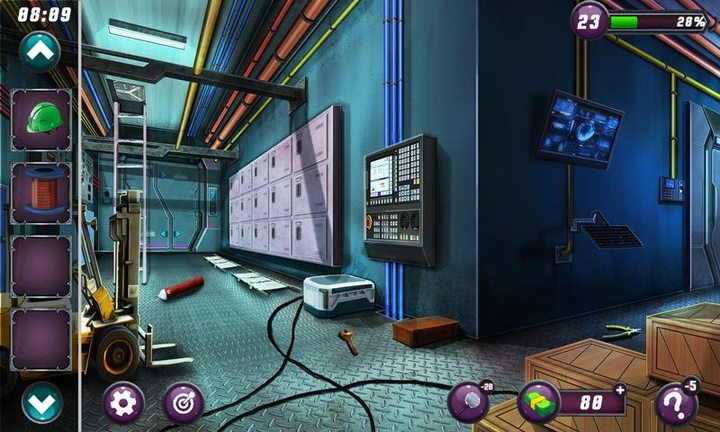Use the question mark hint costing 5
The width and height of the screenshot is (720, 432).
point(677,404)
